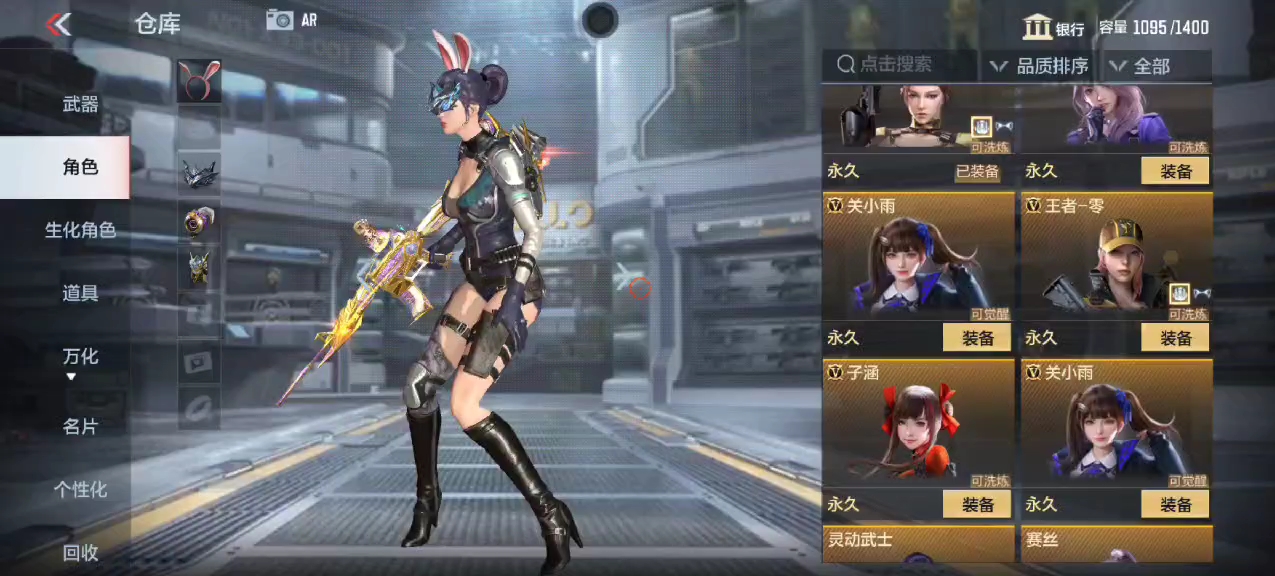1275x576 pixels.
Task: Select the 赛丝 character card
Action: [x=1116, y=543]
